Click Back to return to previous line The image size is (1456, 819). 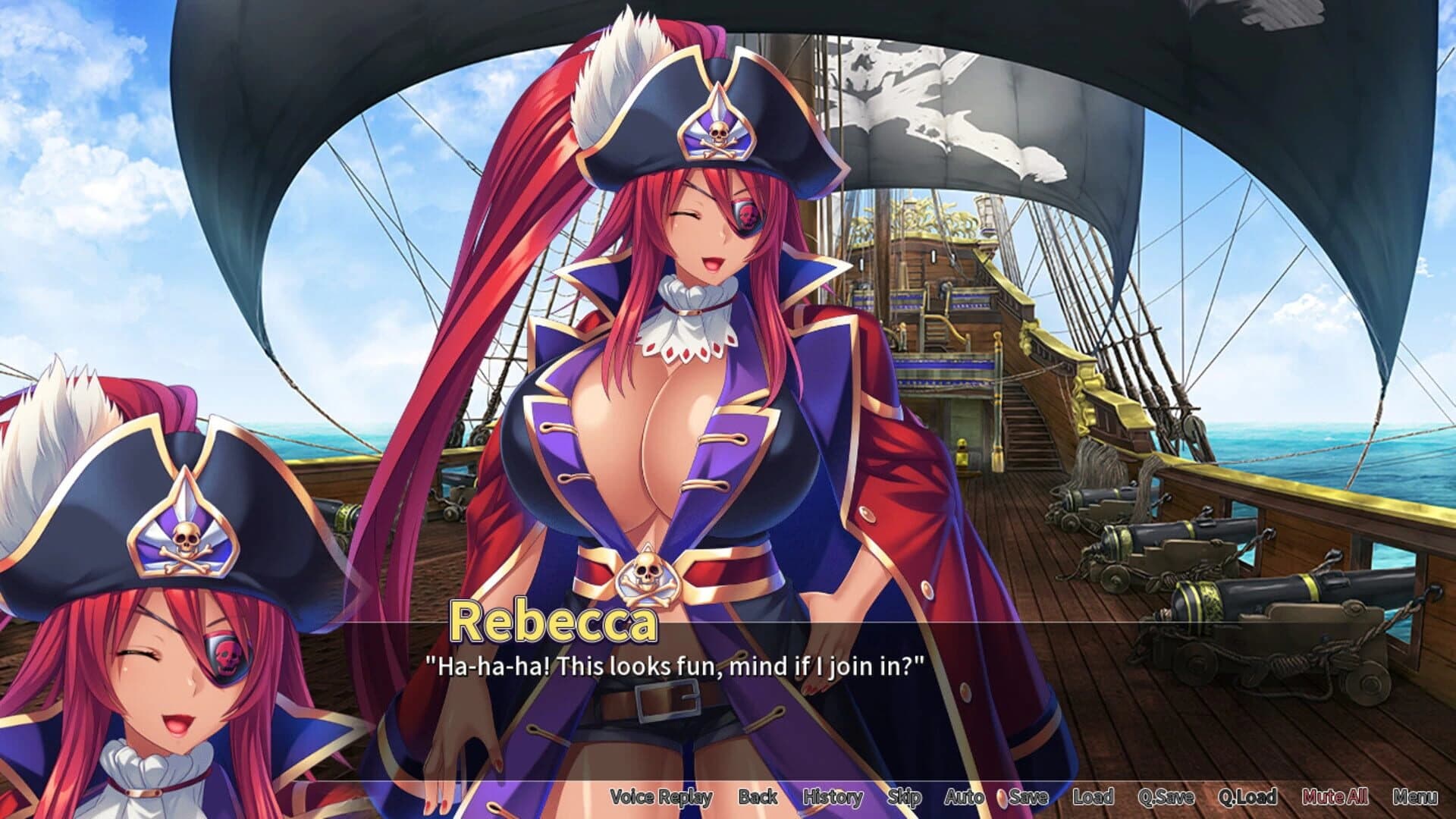[758, 797]
